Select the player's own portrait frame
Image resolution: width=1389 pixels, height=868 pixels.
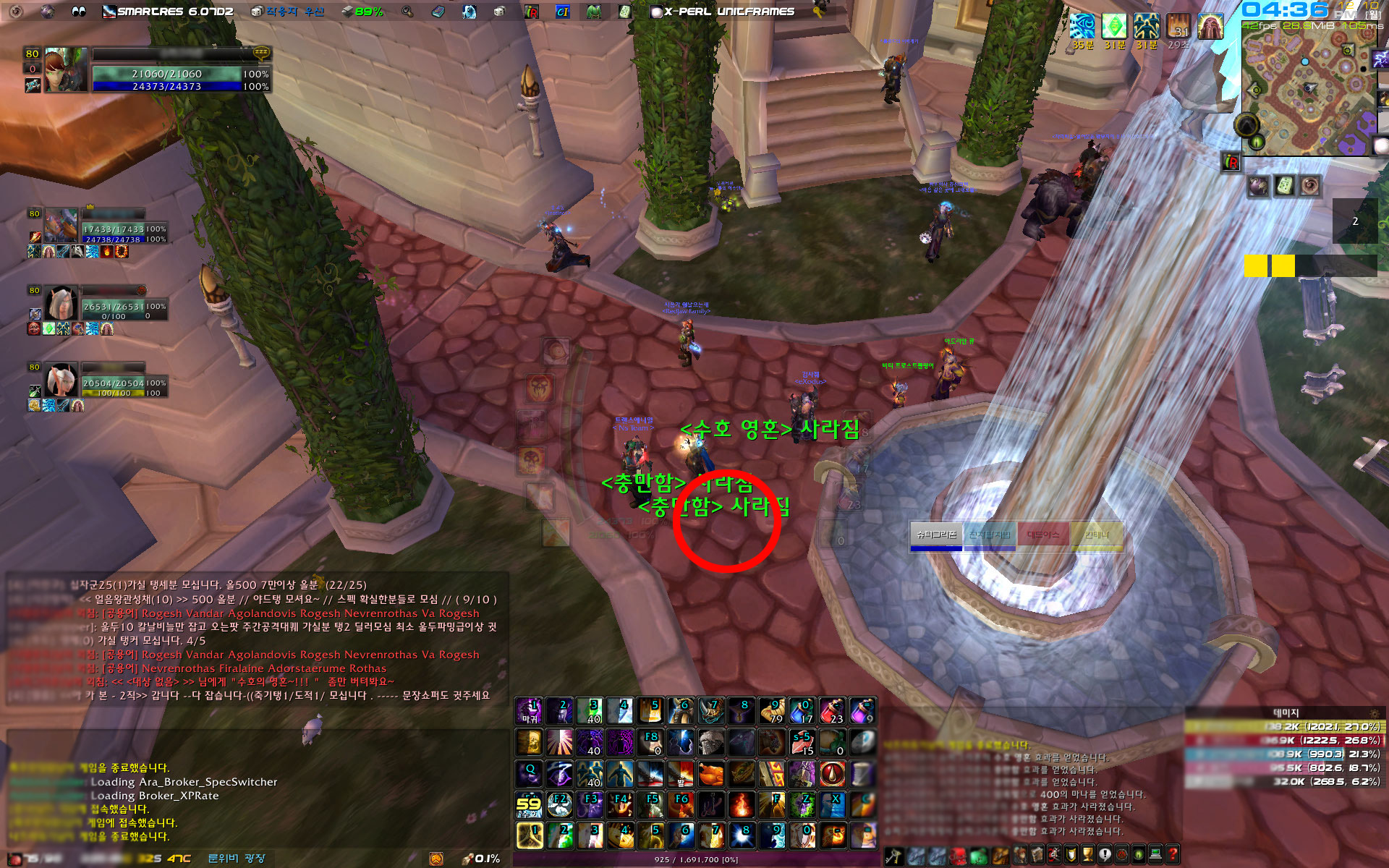[x=66, y=70]
